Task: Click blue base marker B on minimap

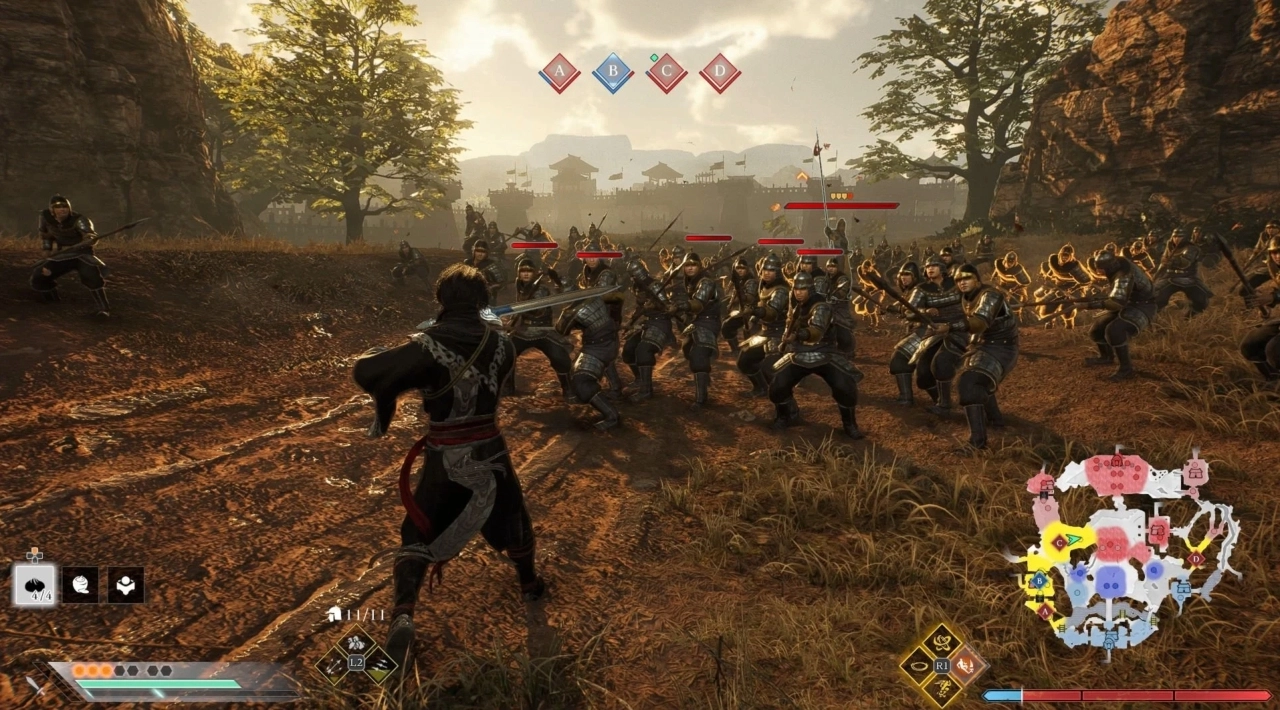Action: 1039,579
